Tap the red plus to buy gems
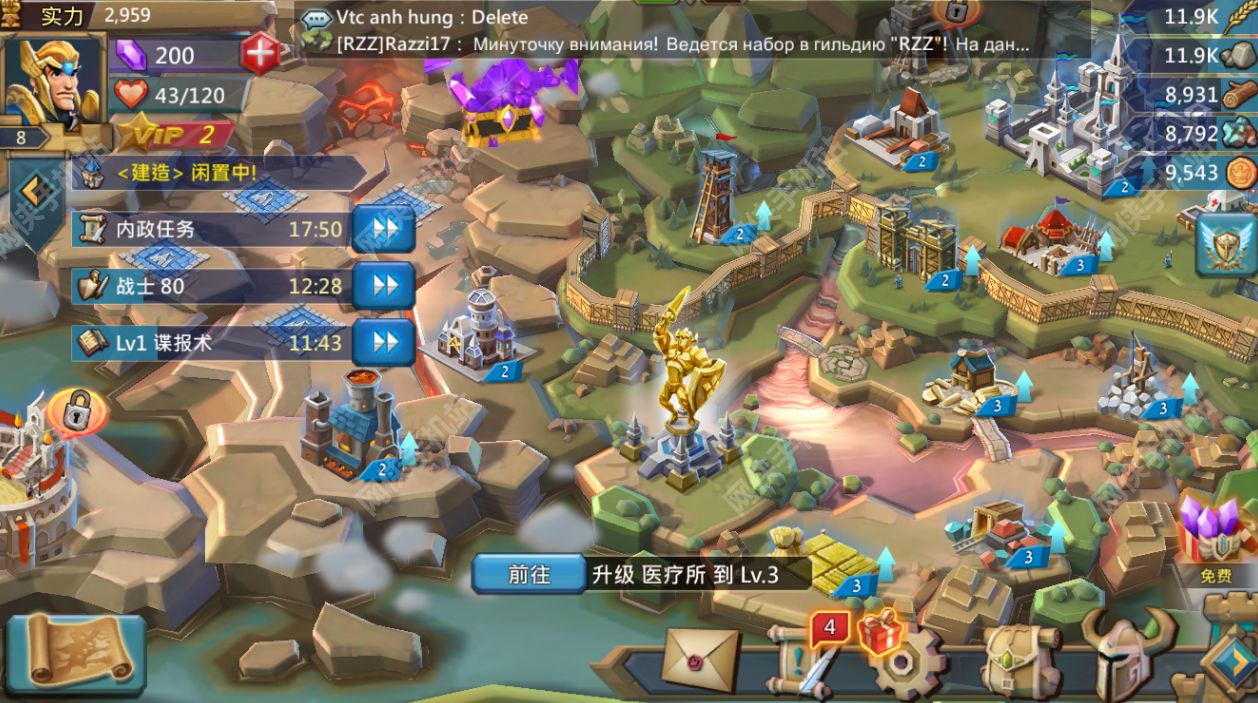The width and height of the screenshot is (1258, 703). click(261, 53)
